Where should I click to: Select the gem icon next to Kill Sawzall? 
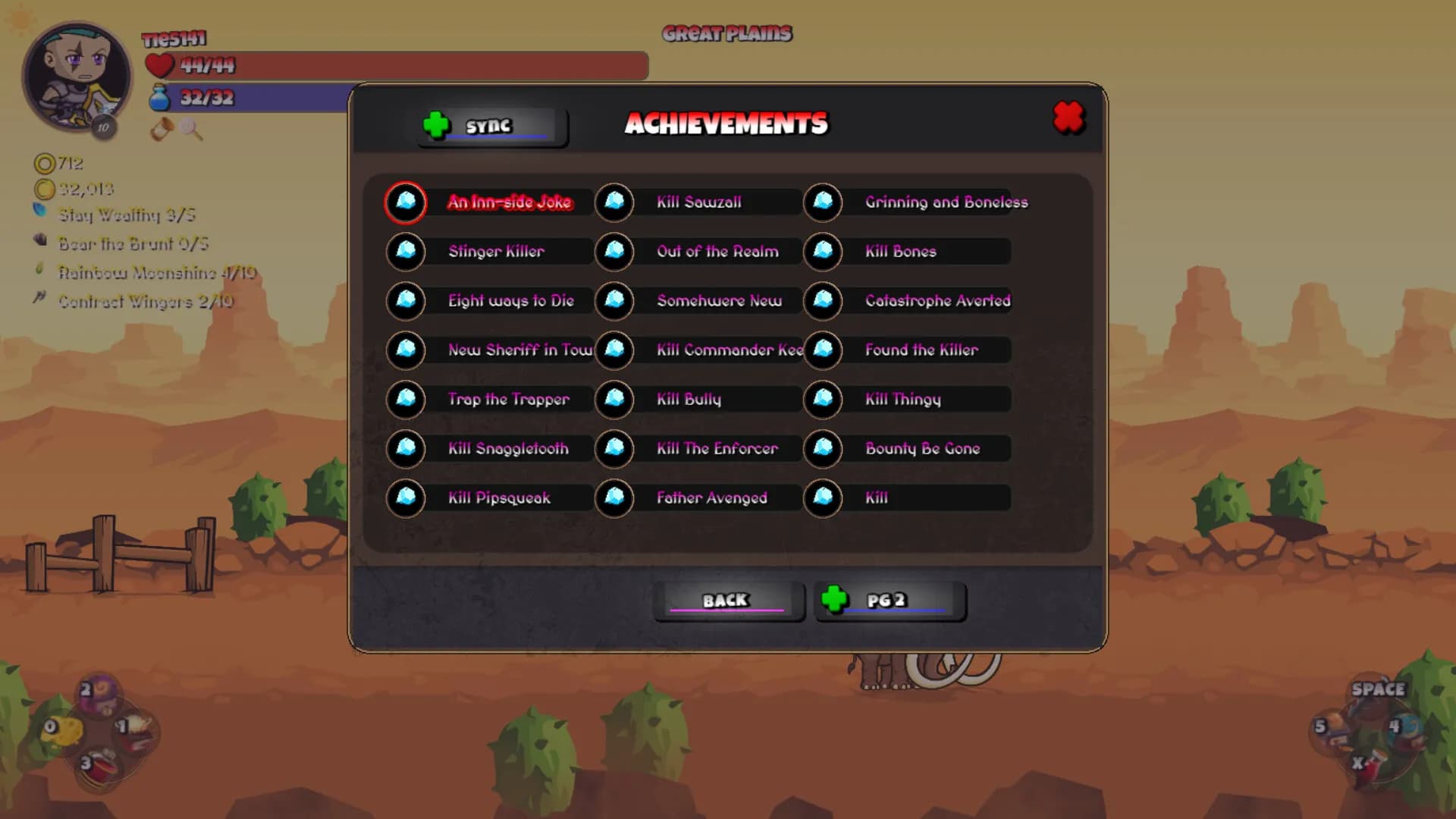(614, 203)
